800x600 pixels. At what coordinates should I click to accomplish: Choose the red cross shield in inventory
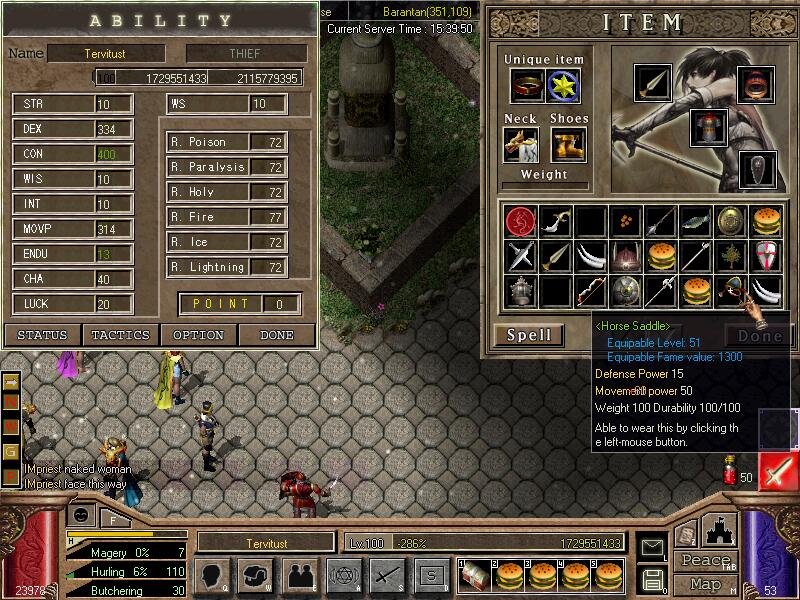765,256
